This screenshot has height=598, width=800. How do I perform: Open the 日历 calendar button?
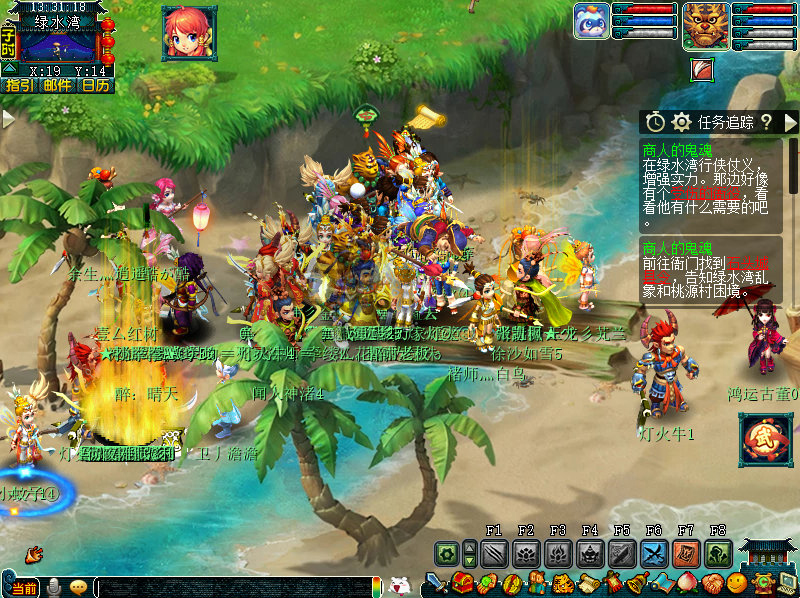click(x=95, y=86)
